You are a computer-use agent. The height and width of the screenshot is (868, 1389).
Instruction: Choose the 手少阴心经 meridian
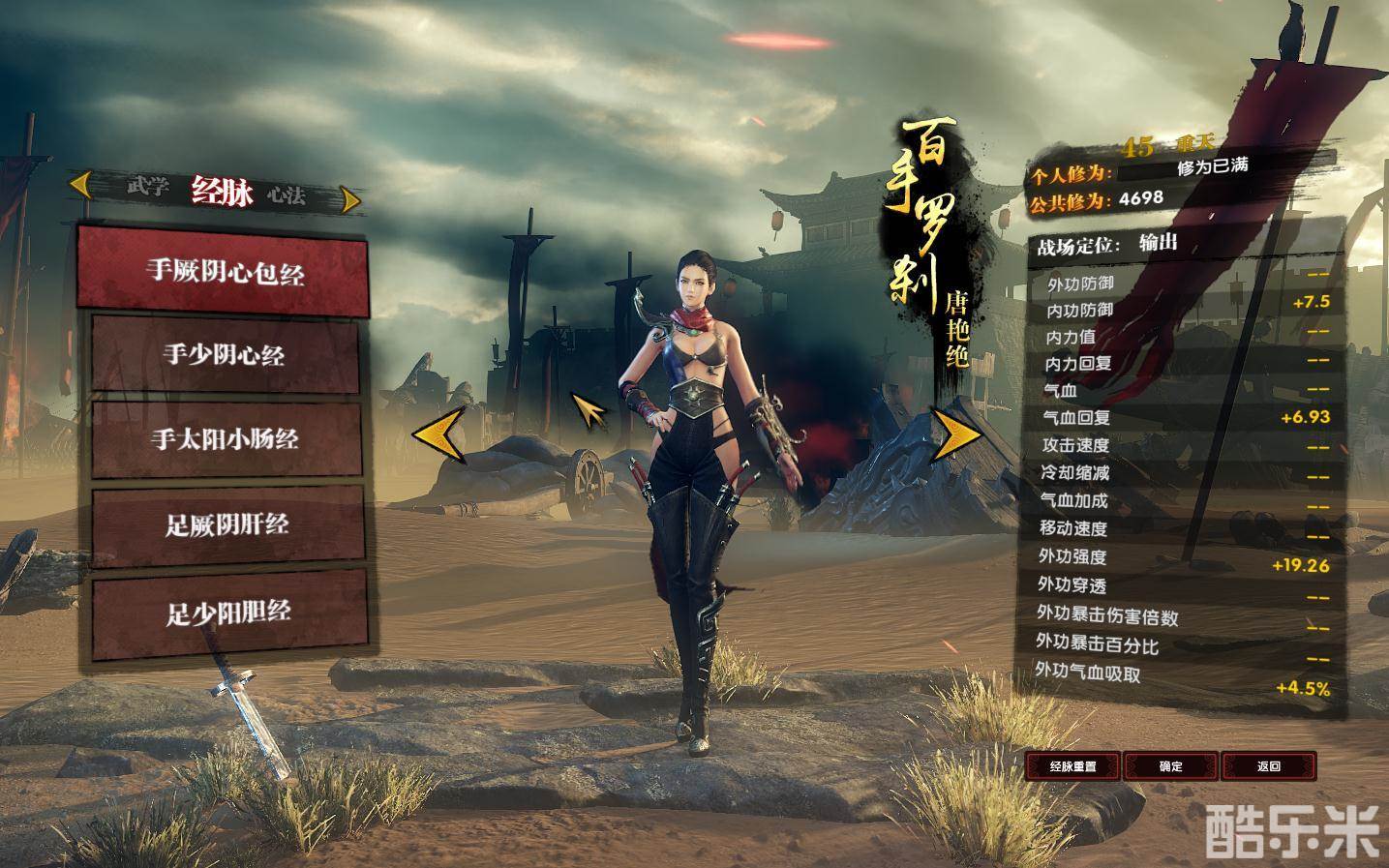(x=224, y=354)
